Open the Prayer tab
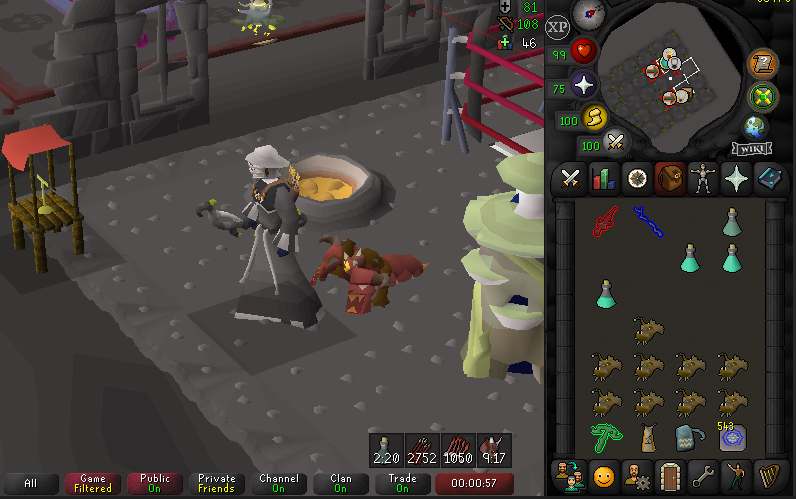Screen dimensions: 796x499 click(x=736, y=179)
